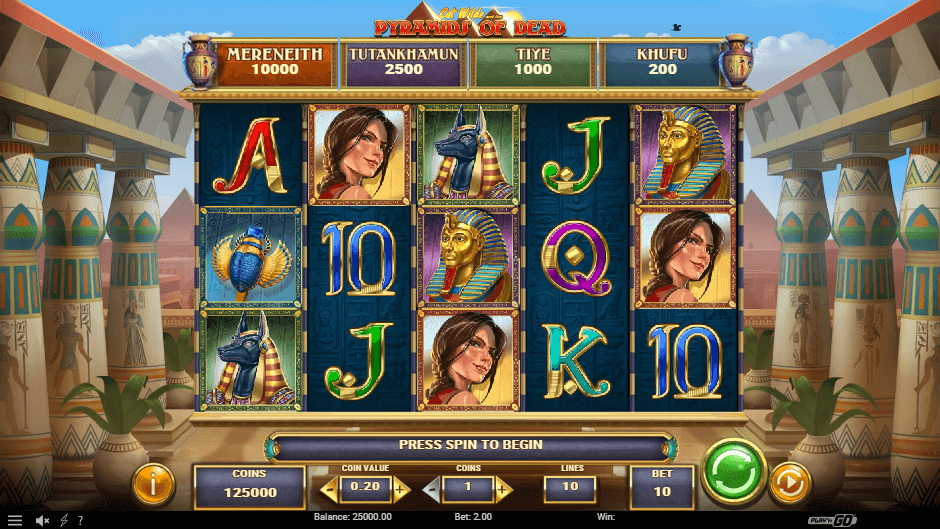Increase the coin value
The width and height of the screenshot is (940, 529).
pos(401,489)
